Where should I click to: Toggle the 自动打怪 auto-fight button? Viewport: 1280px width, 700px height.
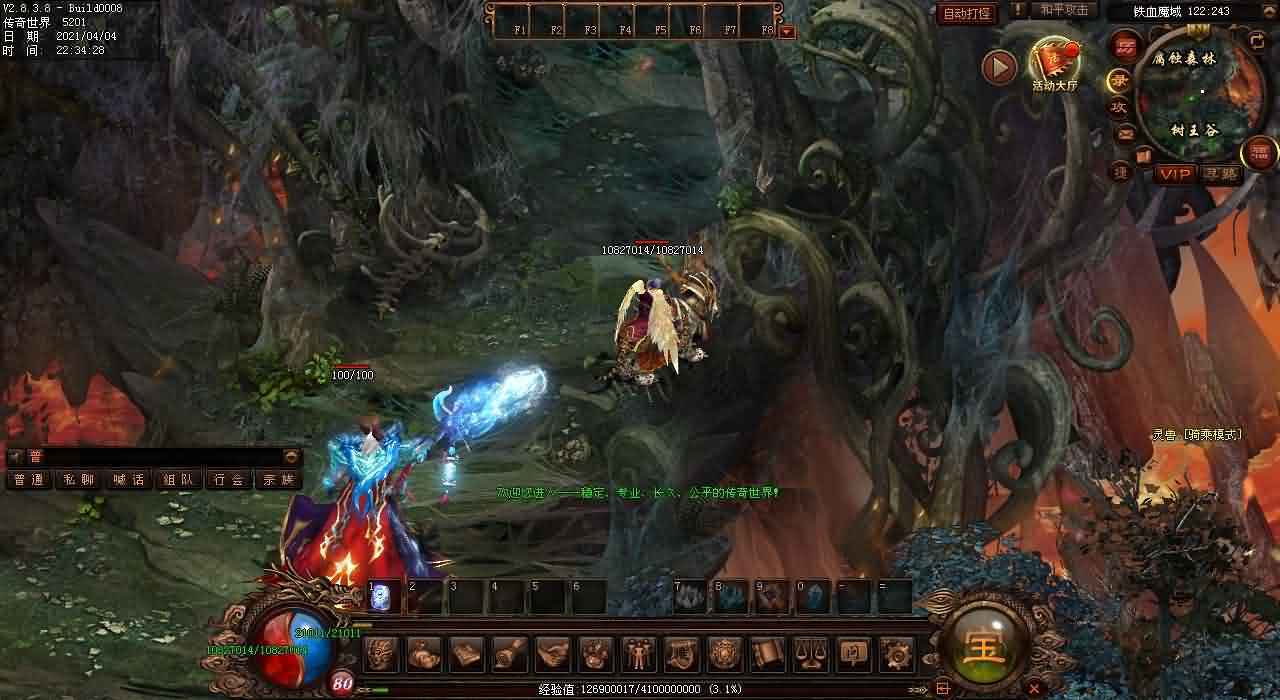point(967,13)
